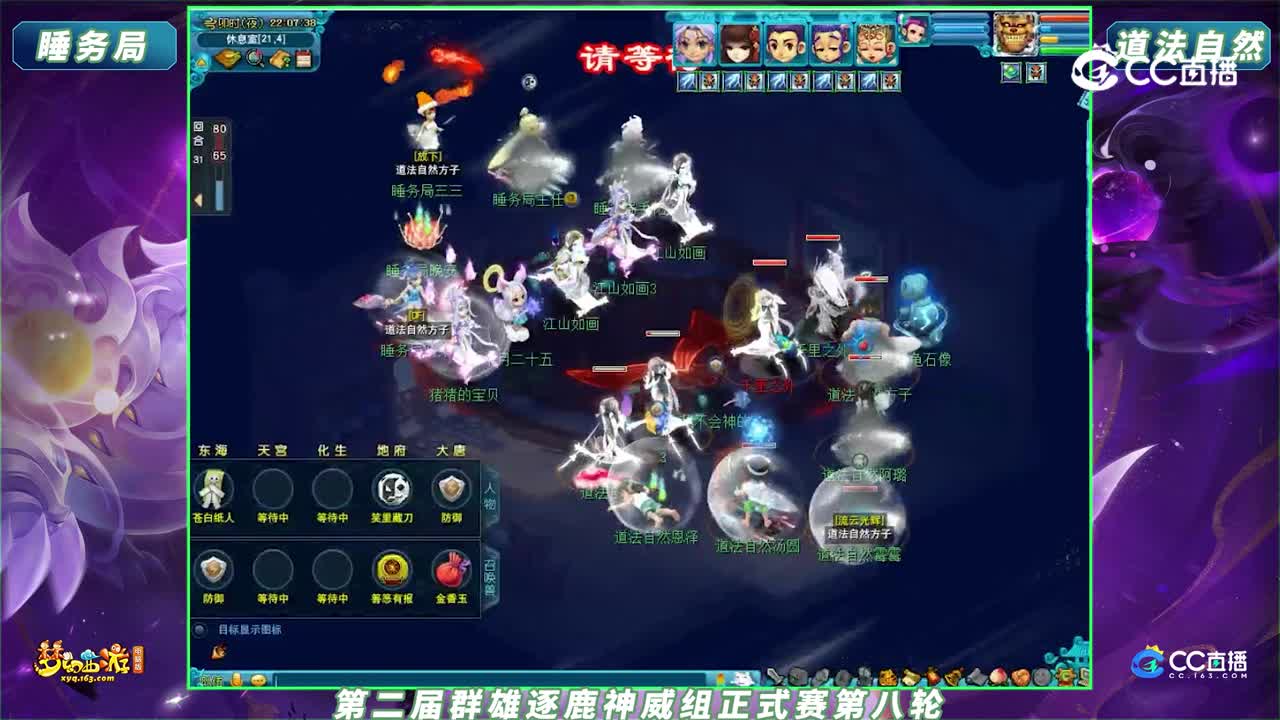Click the flame emote icon below the skill panel
The width and height of the screenshot is (1280, 720).
(x=218, y=650)
